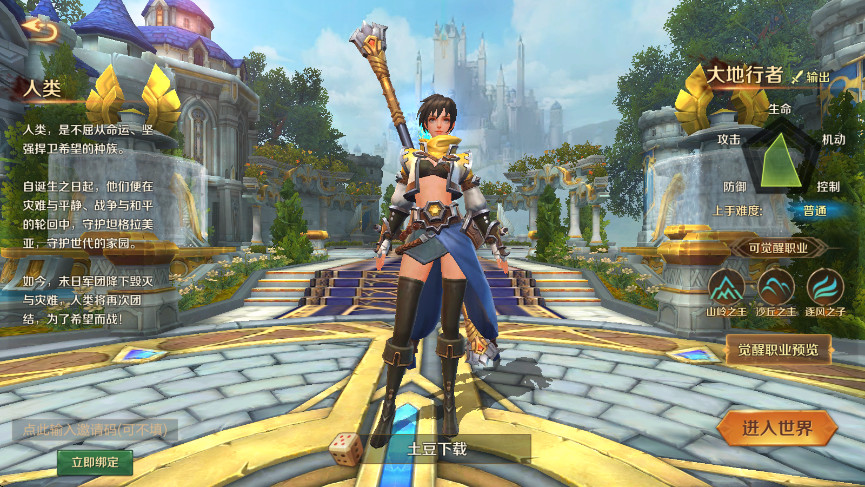The width and height of the screenshot is (865, 487).
Task: Select the 山岭之主 awakening class icon
Action: [x=726, y=287]
